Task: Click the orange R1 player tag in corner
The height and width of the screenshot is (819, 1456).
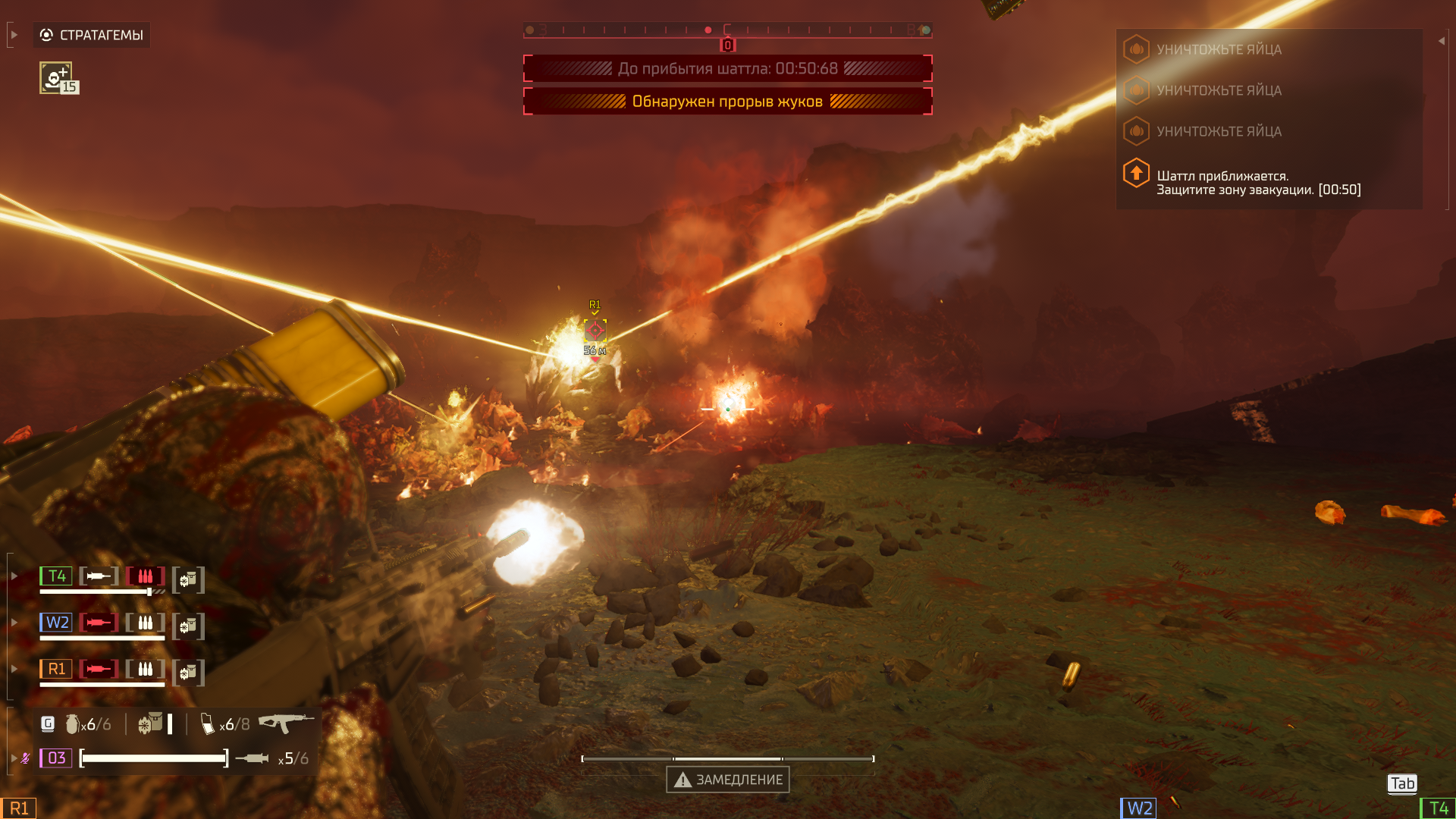Action: coord(18,808)
